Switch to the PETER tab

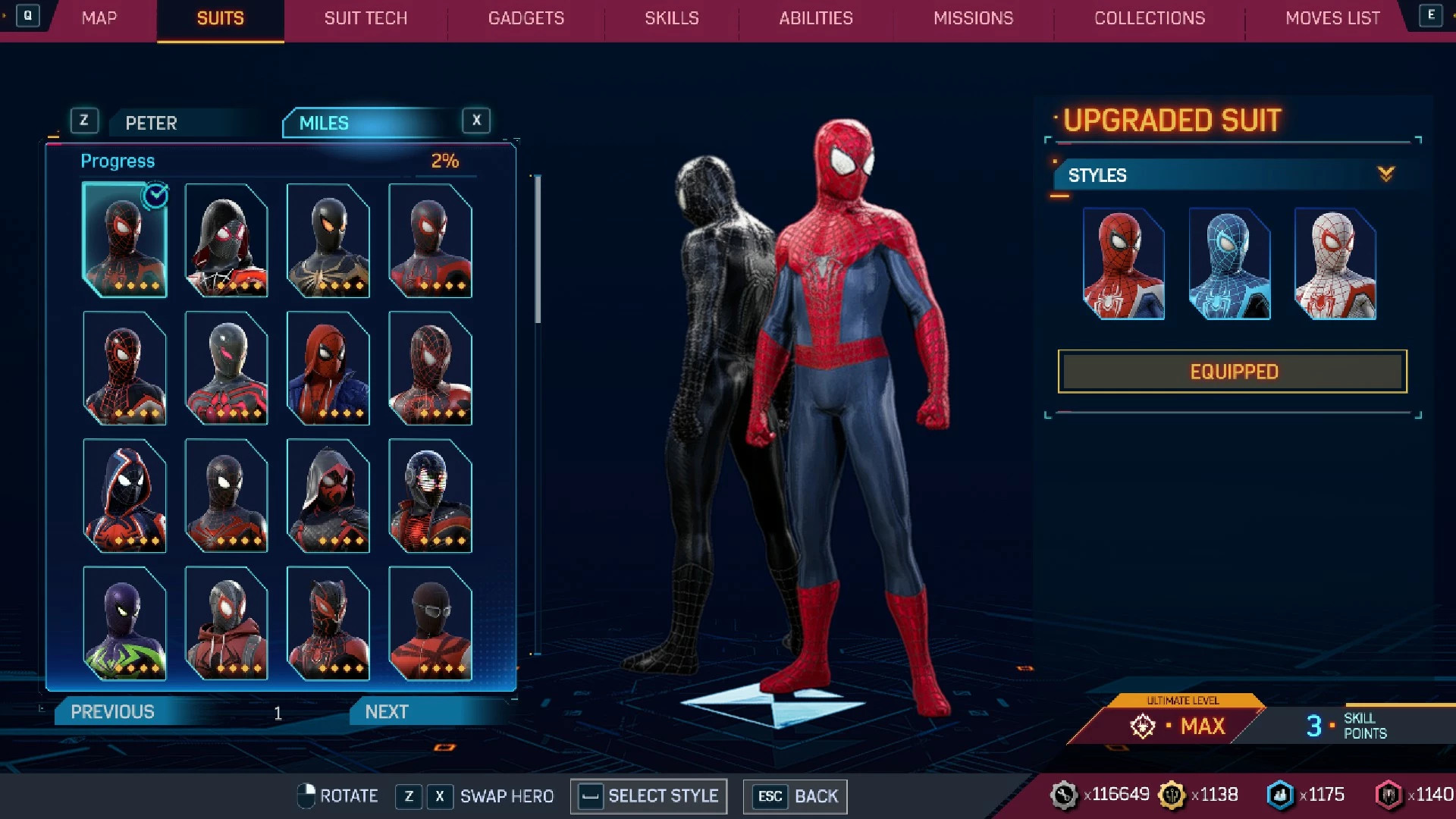(150, 123)
